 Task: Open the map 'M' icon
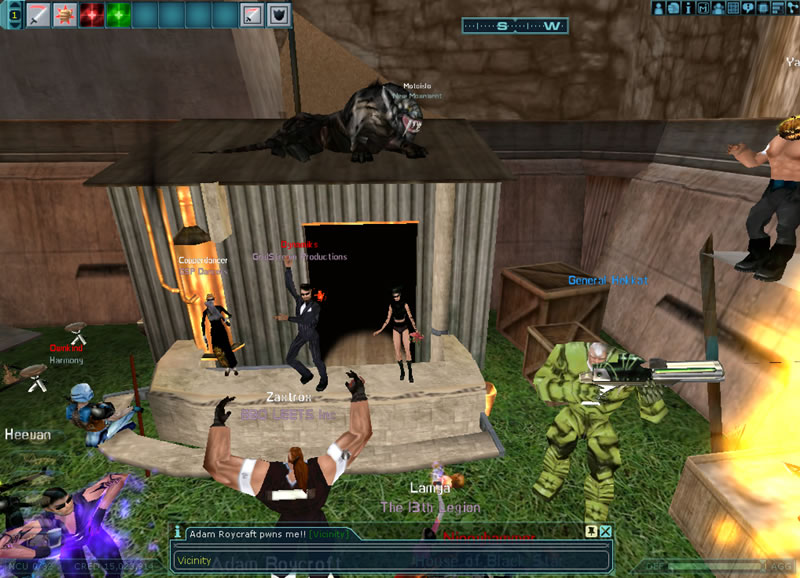704,8
